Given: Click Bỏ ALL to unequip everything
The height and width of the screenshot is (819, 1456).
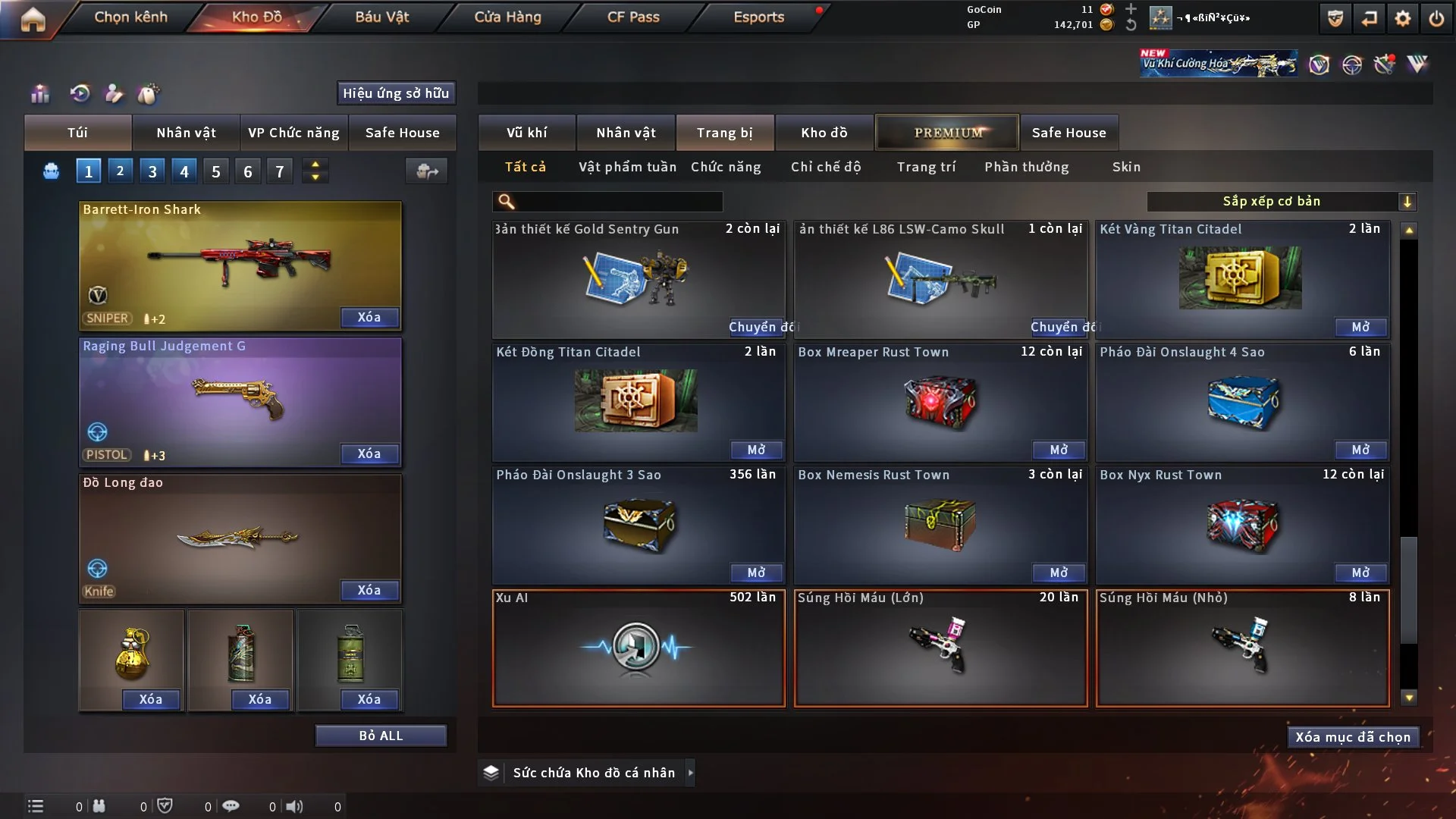Looking at the screenshot, I should pyautogui.click(x=381, y=736).
